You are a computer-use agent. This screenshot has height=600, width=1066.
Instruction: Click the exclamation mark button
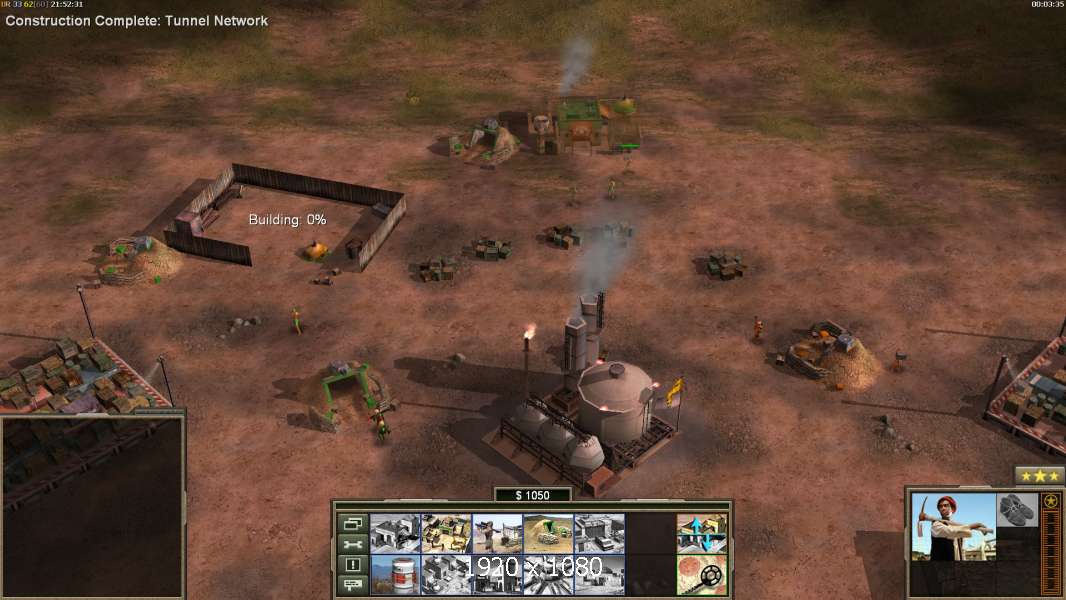click(352, 565)
